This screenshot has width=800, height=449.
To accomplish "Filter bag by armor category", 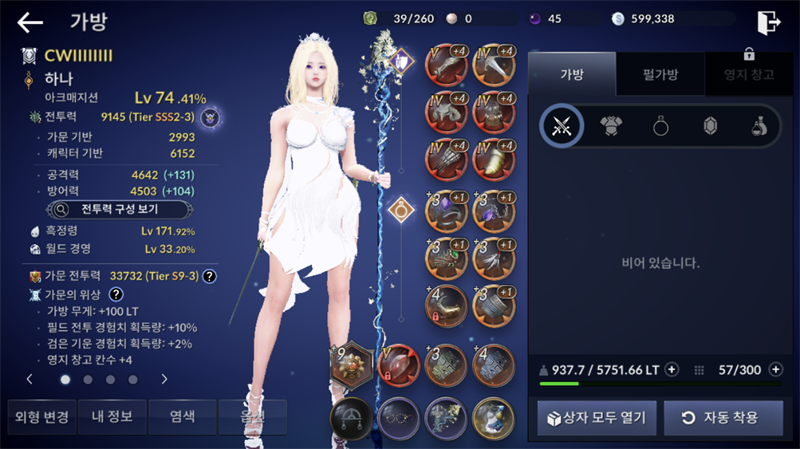I will point(611,125).
